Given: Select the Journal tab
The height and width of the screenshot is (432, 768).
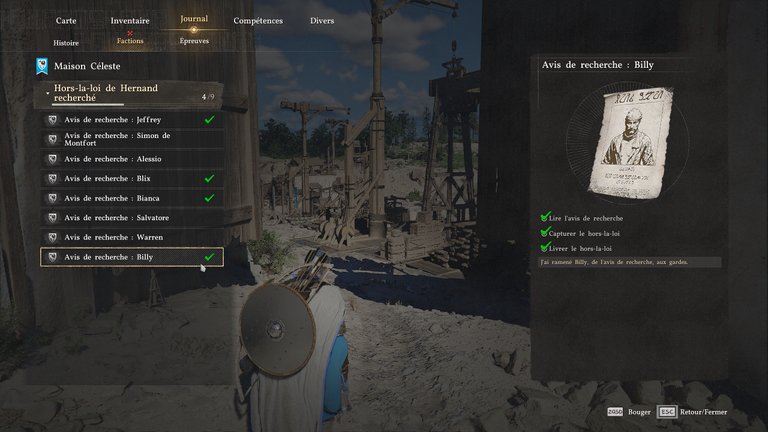Looking at the screenshot, I should tap(194, 19).
